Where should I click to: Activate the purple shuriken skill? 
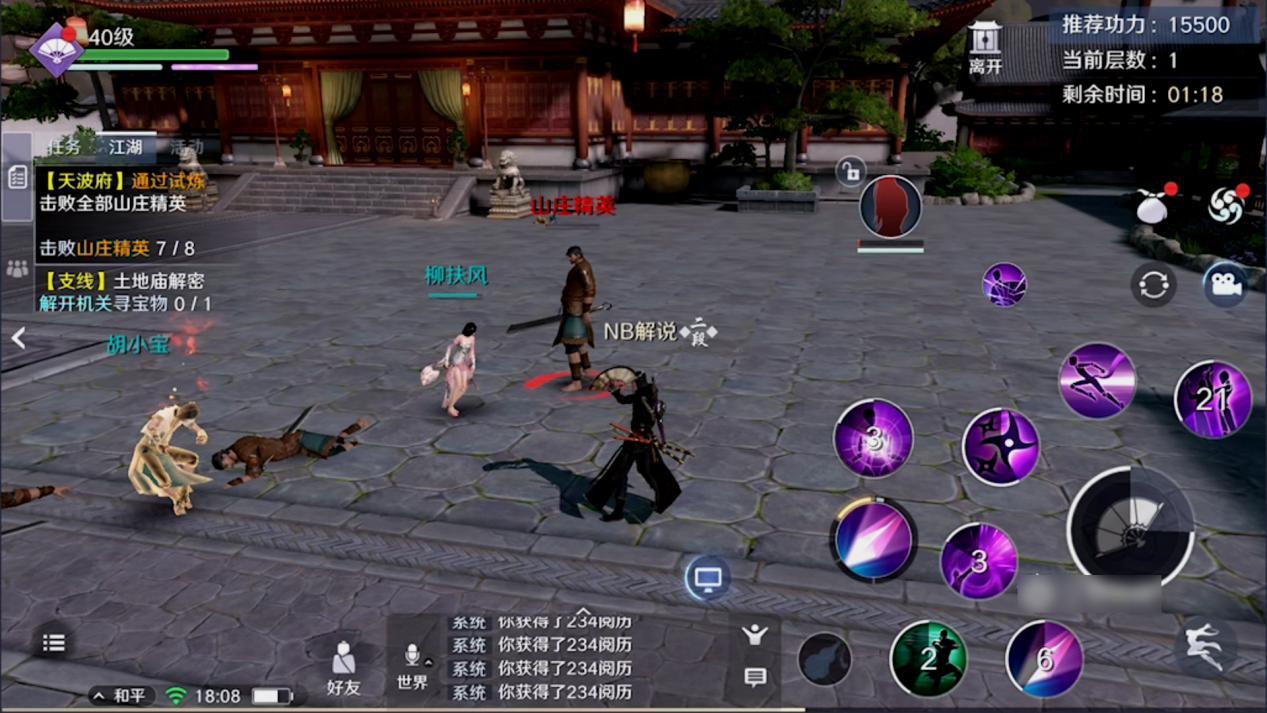pos(1000,447)
